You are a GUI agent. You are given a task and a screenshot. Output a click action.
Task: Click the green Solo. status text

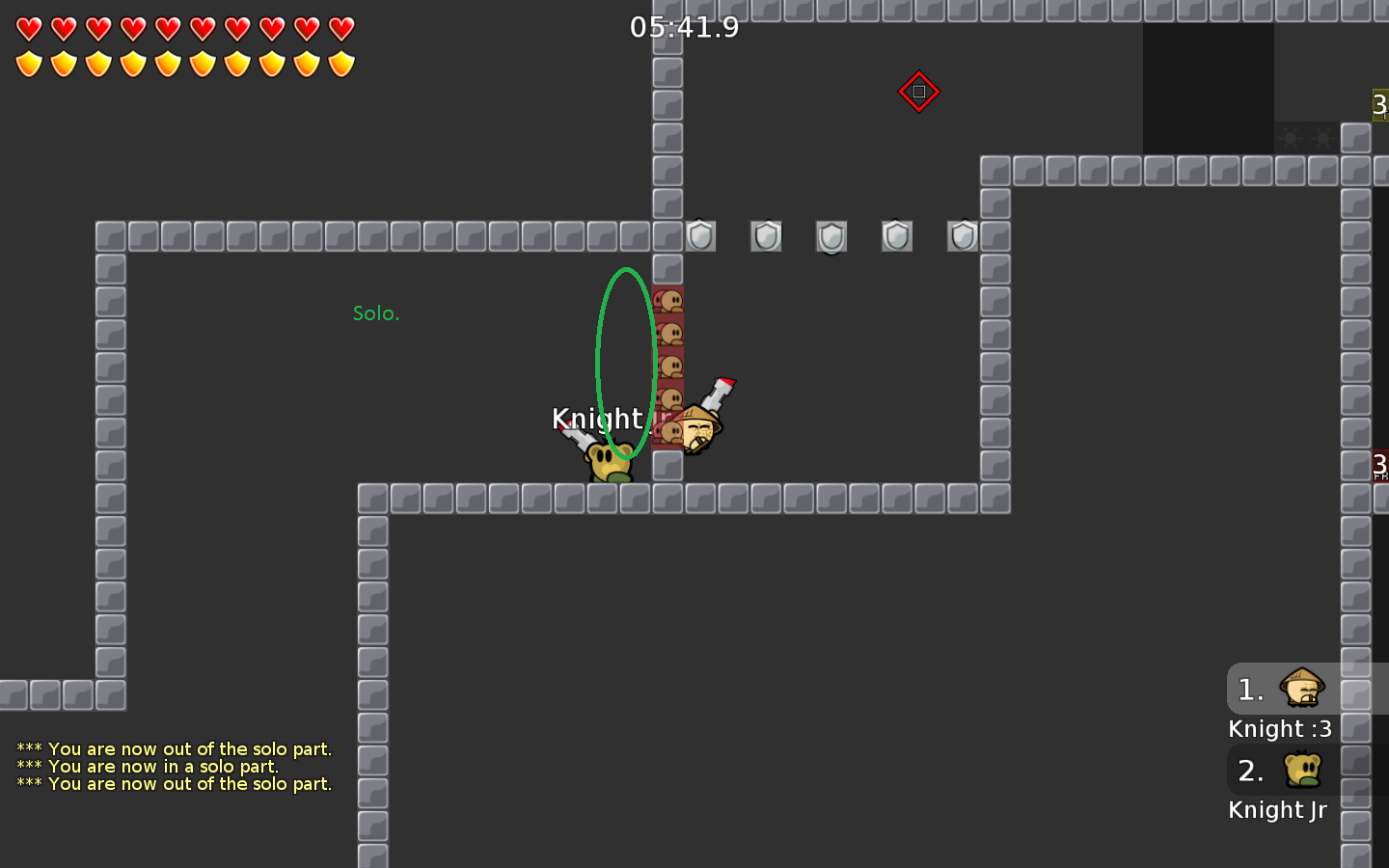point(376,312)
